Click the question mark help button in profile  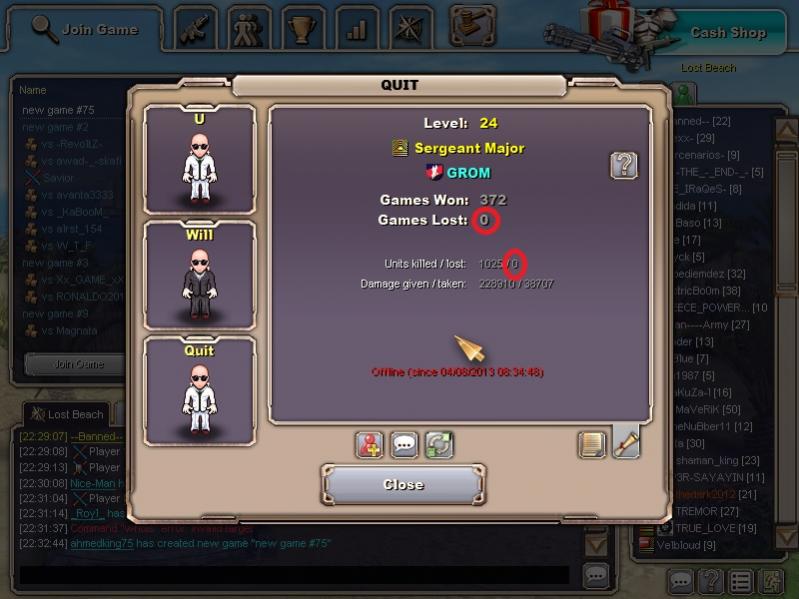click(x=624, y=165)
